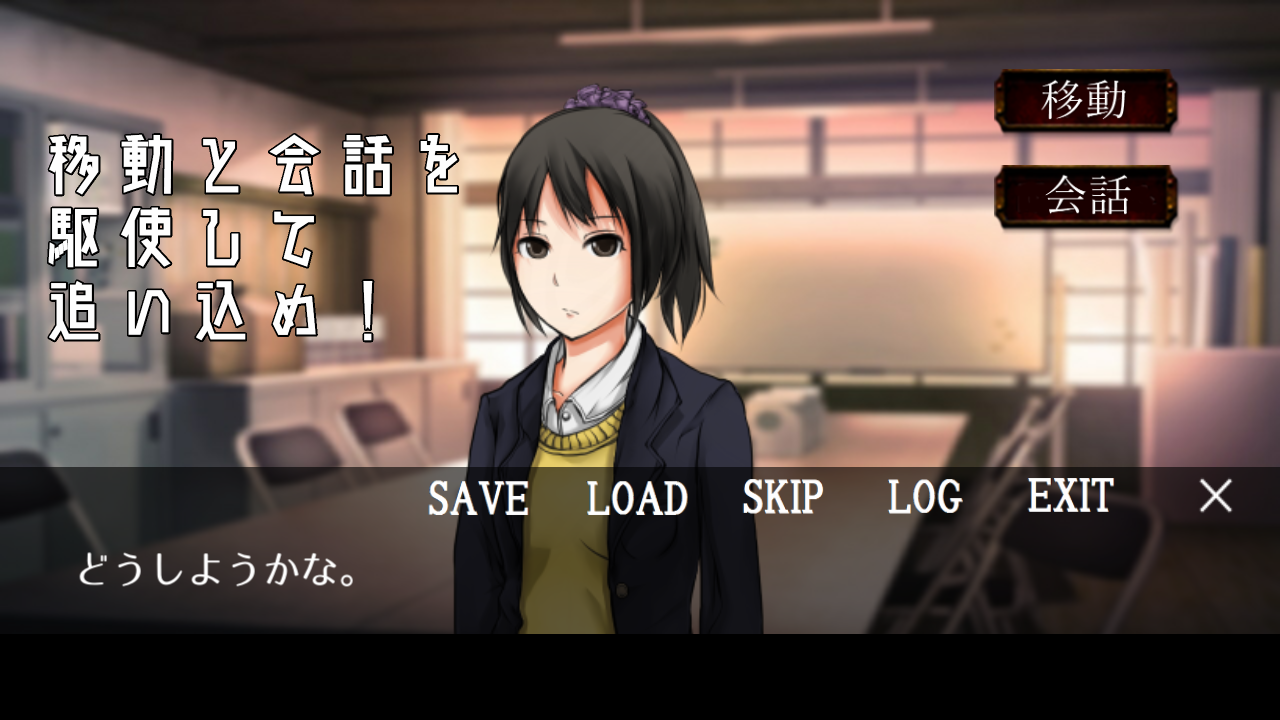
Task: Click LOAD to restore a saved game
Action: pos(636,498)
